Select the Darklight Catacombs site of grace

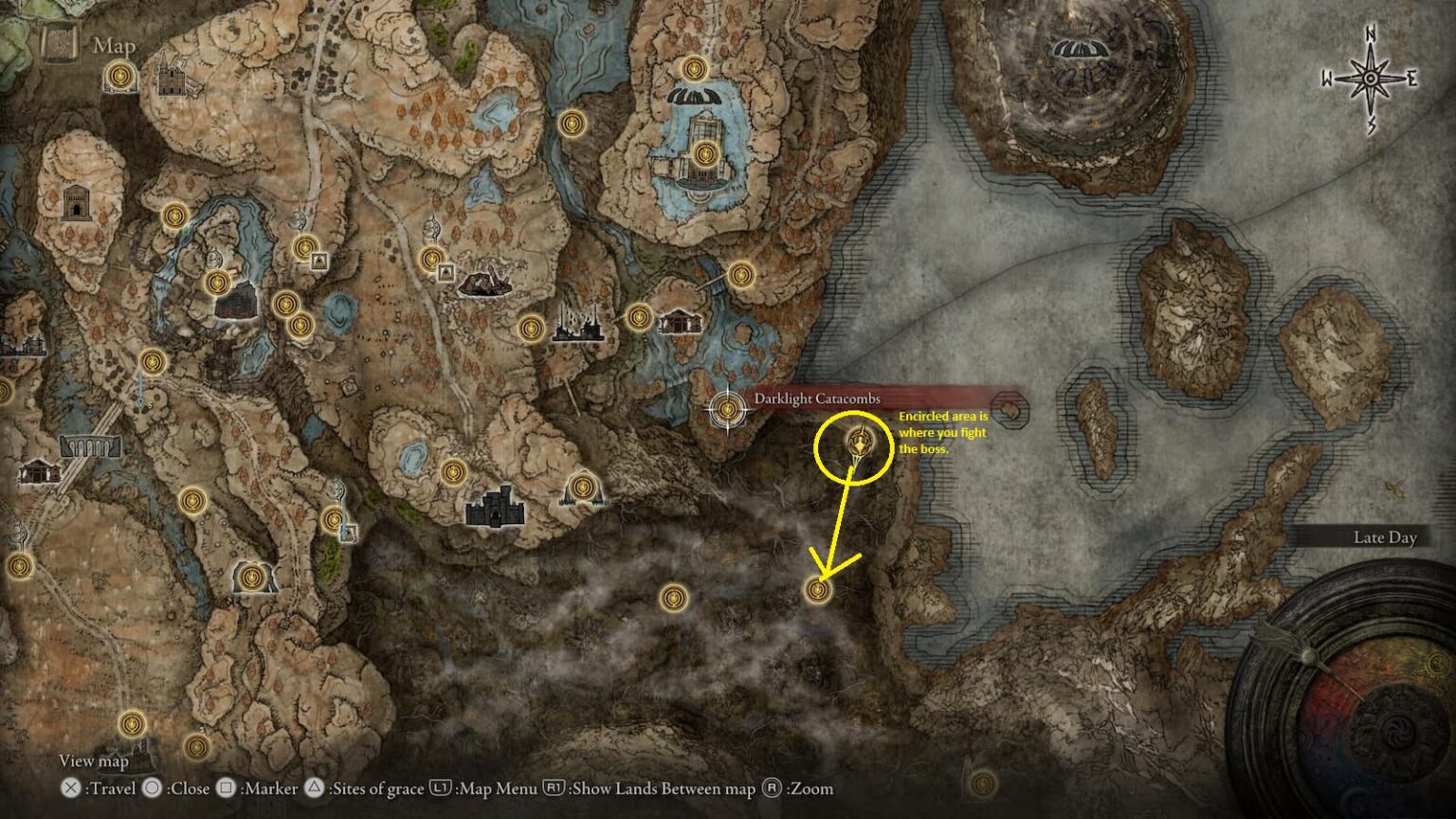point(728,409)
